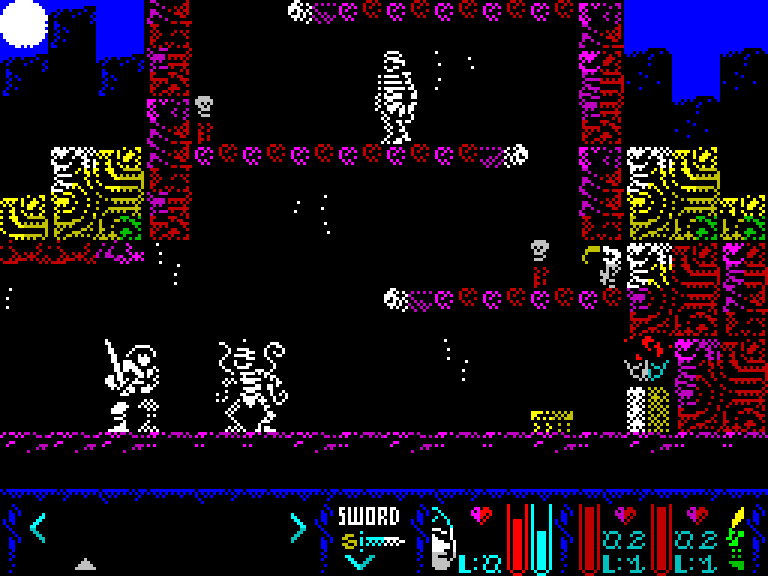This screenshot has height=576, width=768.
Task: Click the cyan left inventory arrow
Action: (x=38, y=527)
